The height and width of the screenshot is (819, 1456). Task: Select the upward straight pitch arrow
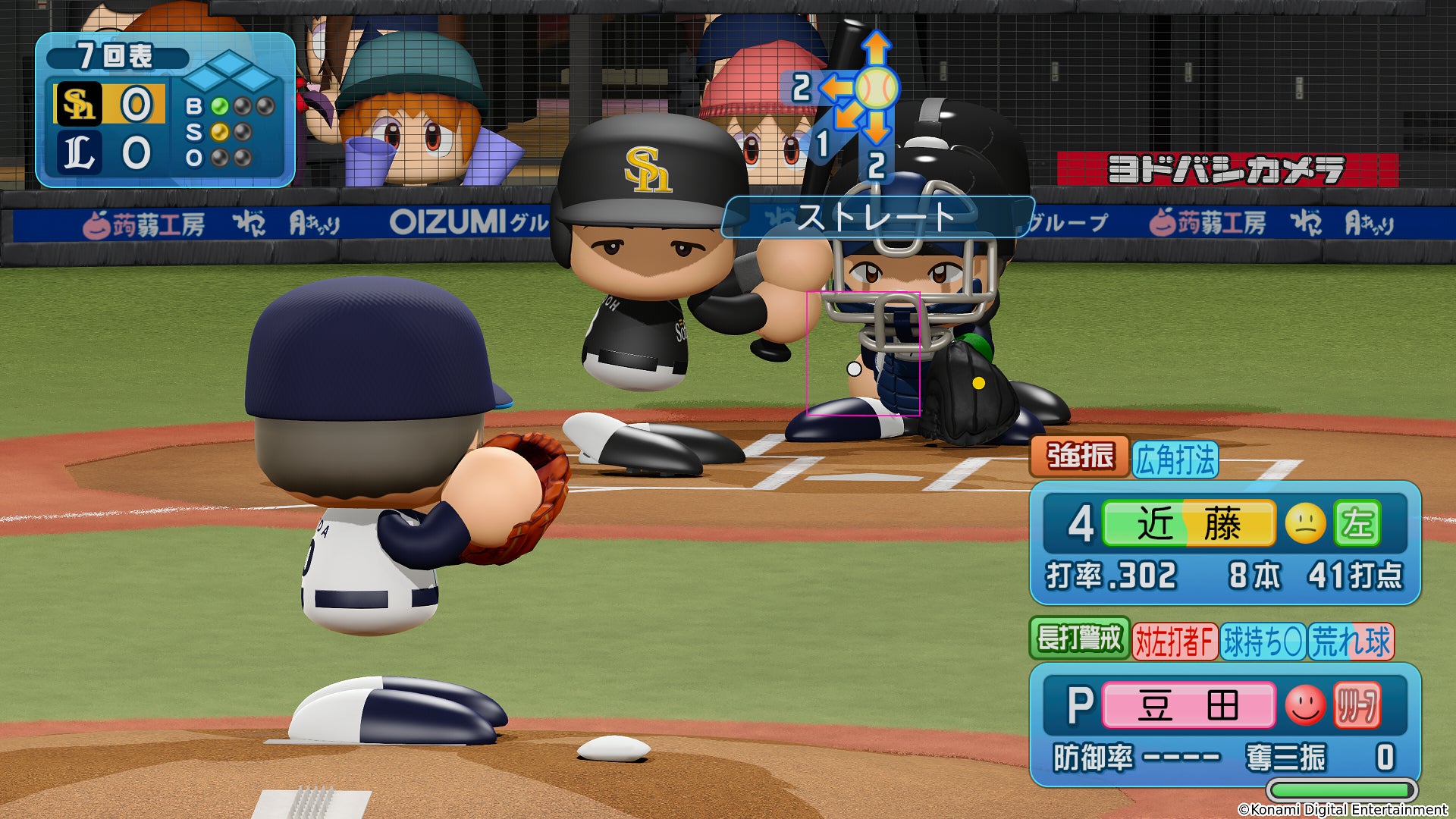point(876,47)
